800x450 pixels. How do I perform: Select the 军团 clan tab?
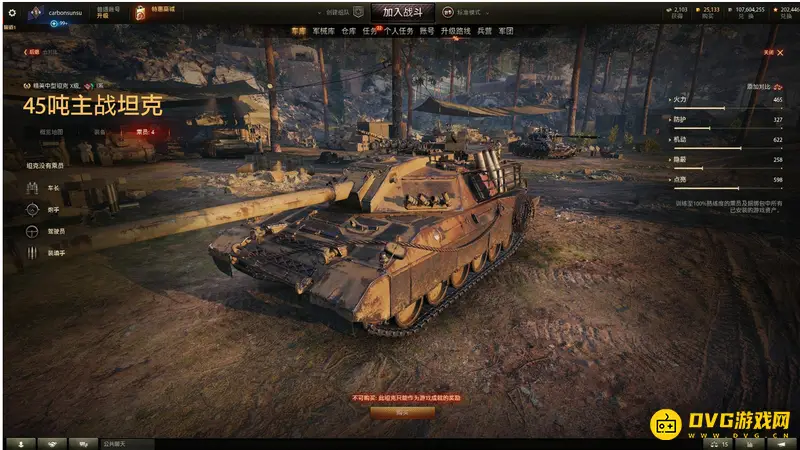[507, 31]
